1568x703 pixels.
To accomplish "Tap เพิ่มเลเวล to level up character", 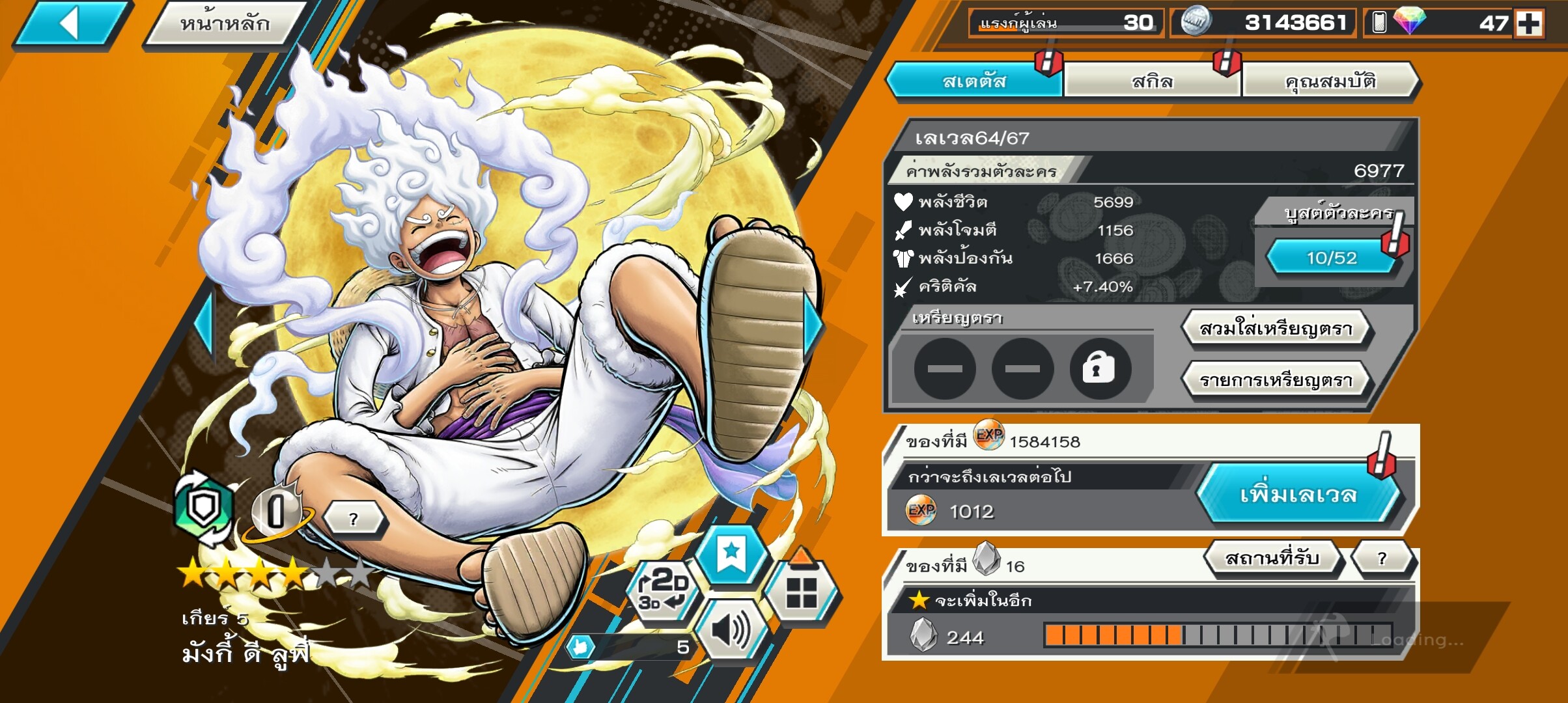I will click(1298, 494).
